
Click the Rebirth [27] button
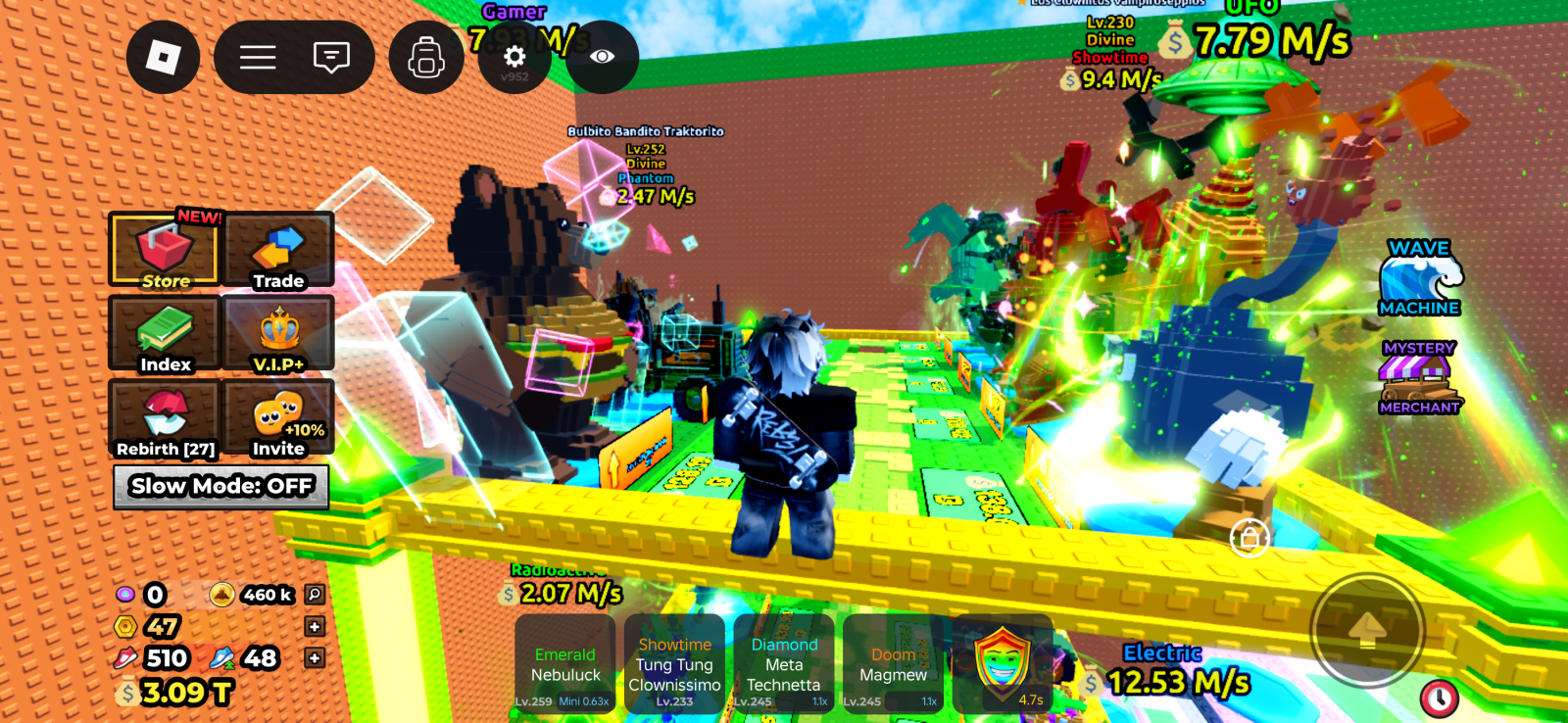tap(164, 419)
